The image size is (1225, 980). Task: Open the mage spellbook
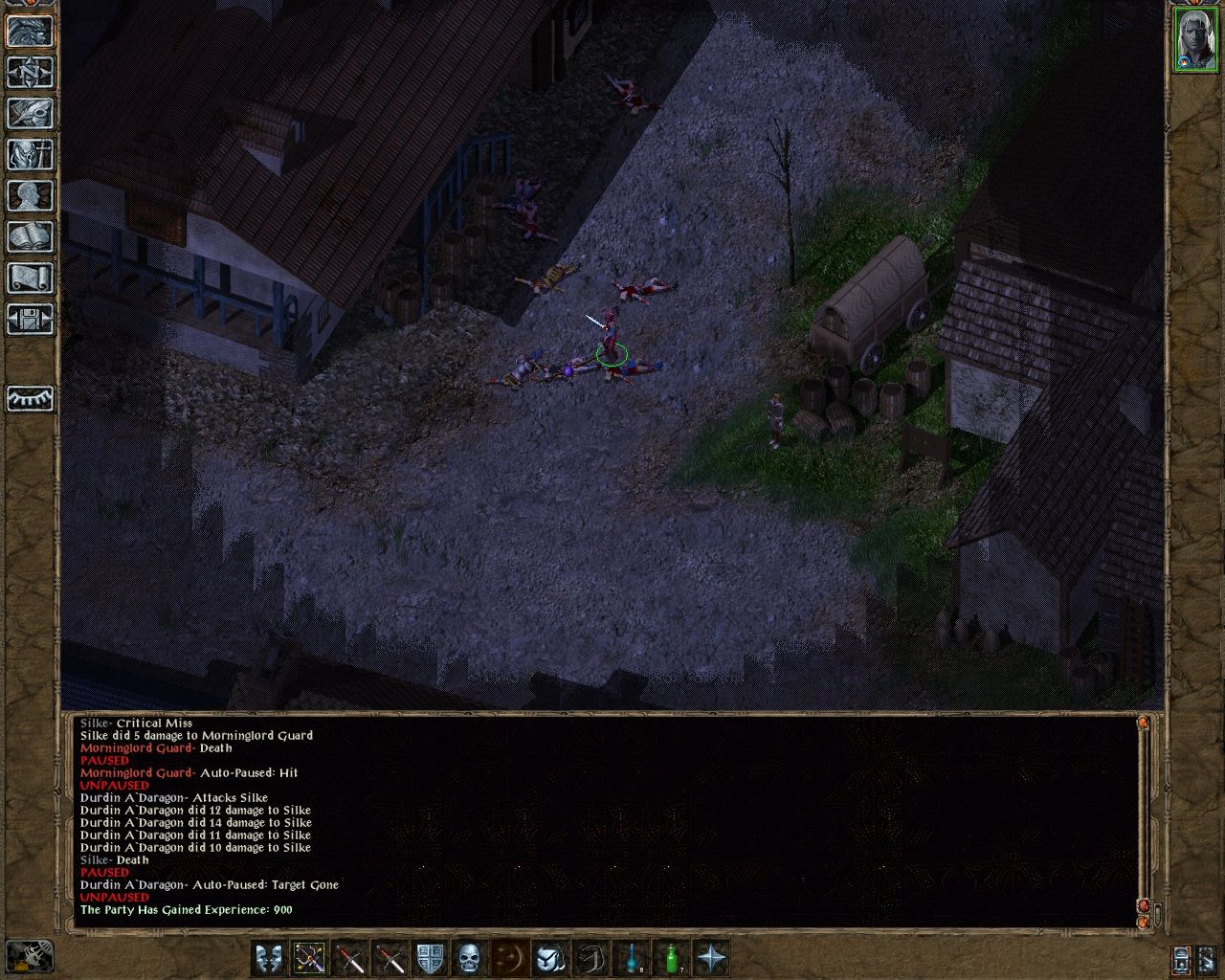28,236
